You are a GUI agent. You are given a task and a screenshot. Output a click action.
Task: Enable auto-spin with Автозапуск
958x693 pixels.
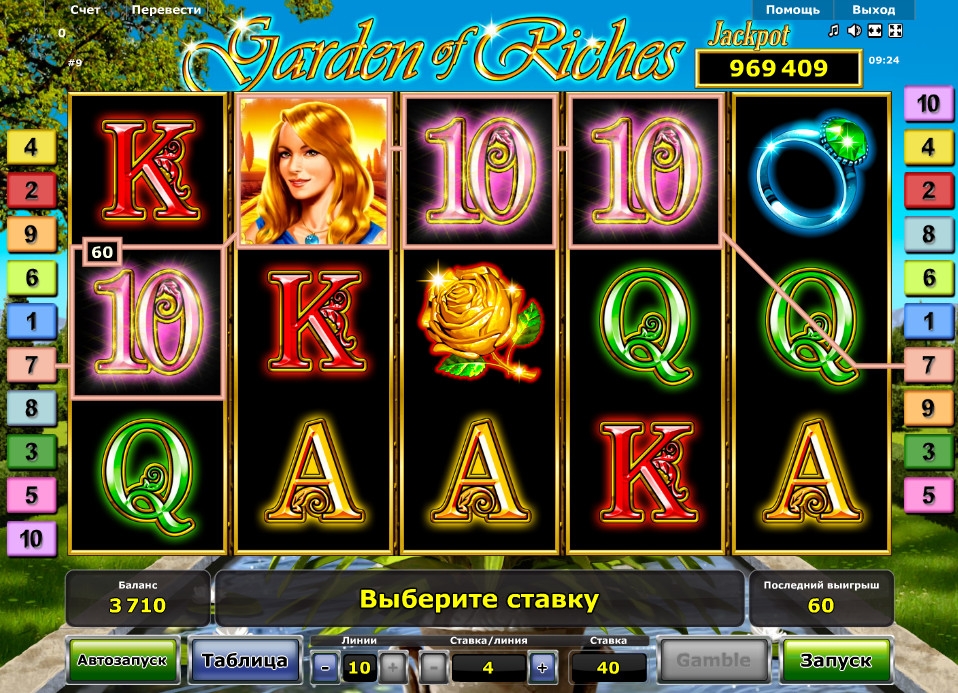click(x=123, y=660)
